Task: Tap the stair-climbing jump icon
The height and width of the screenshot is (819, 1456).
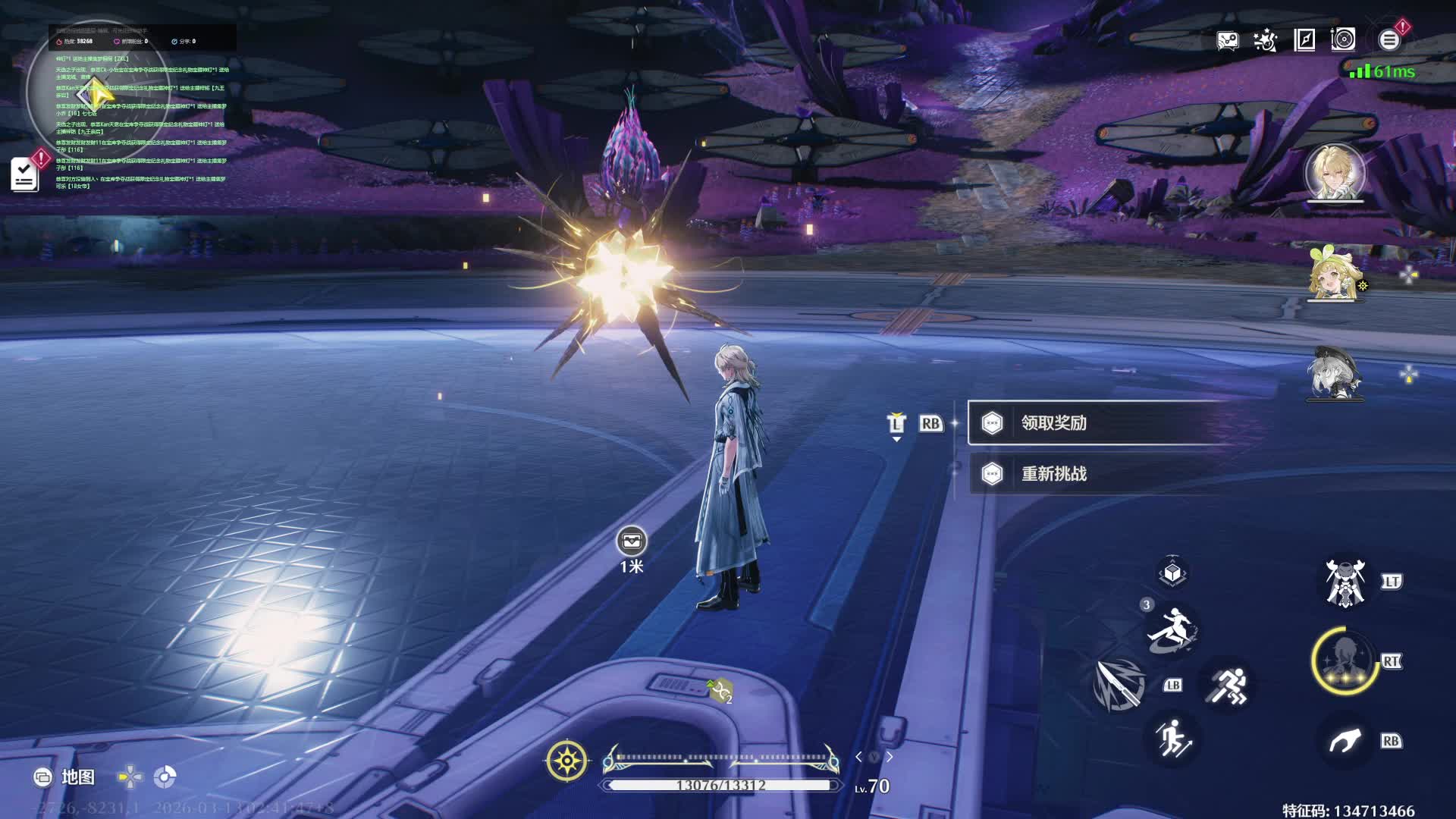Action: pyautogui.click(x=1172, y=738)
